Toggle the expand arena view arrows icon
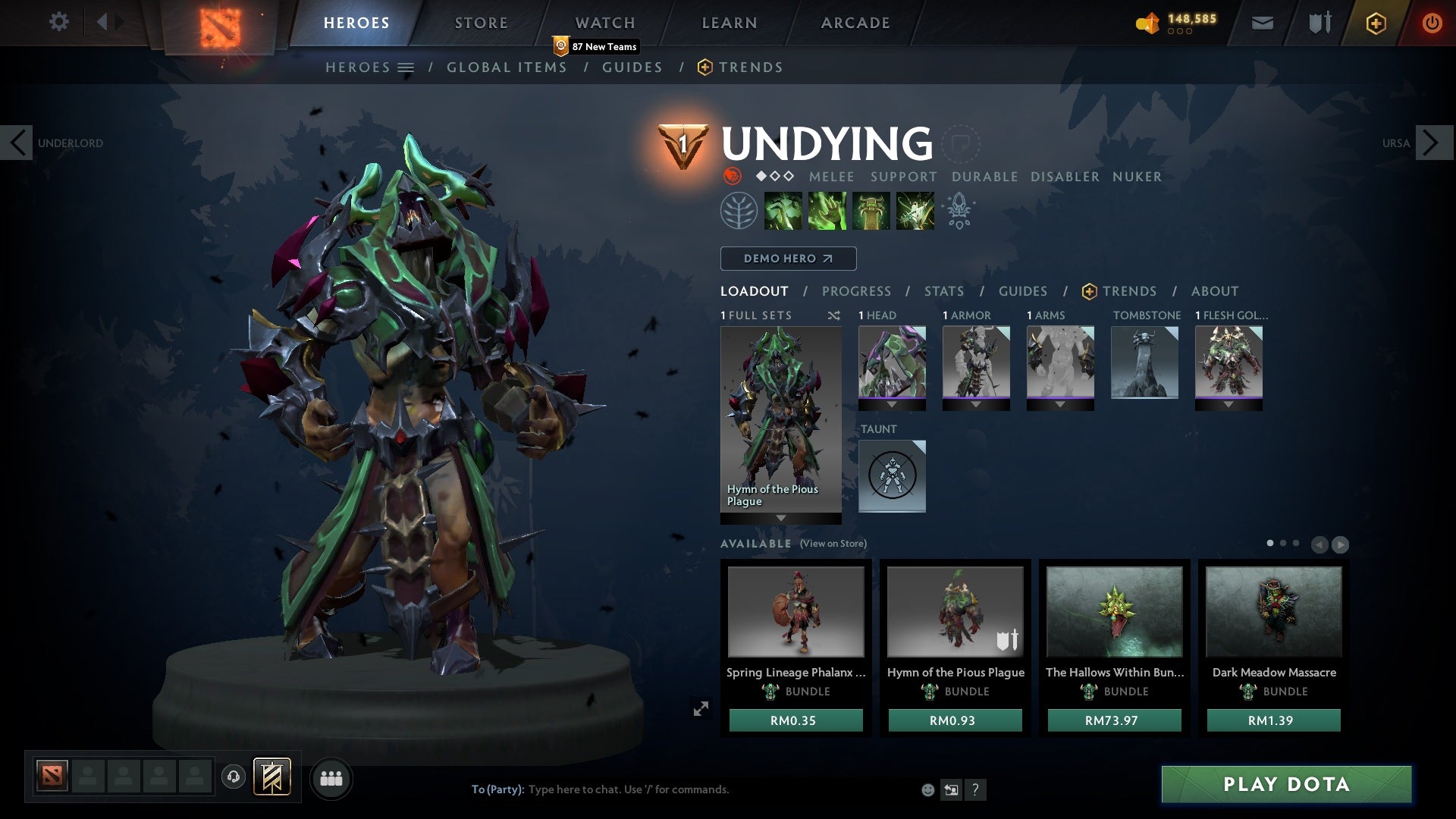The height and width of the screenshot is (819, 1456). tap(701, 708)
